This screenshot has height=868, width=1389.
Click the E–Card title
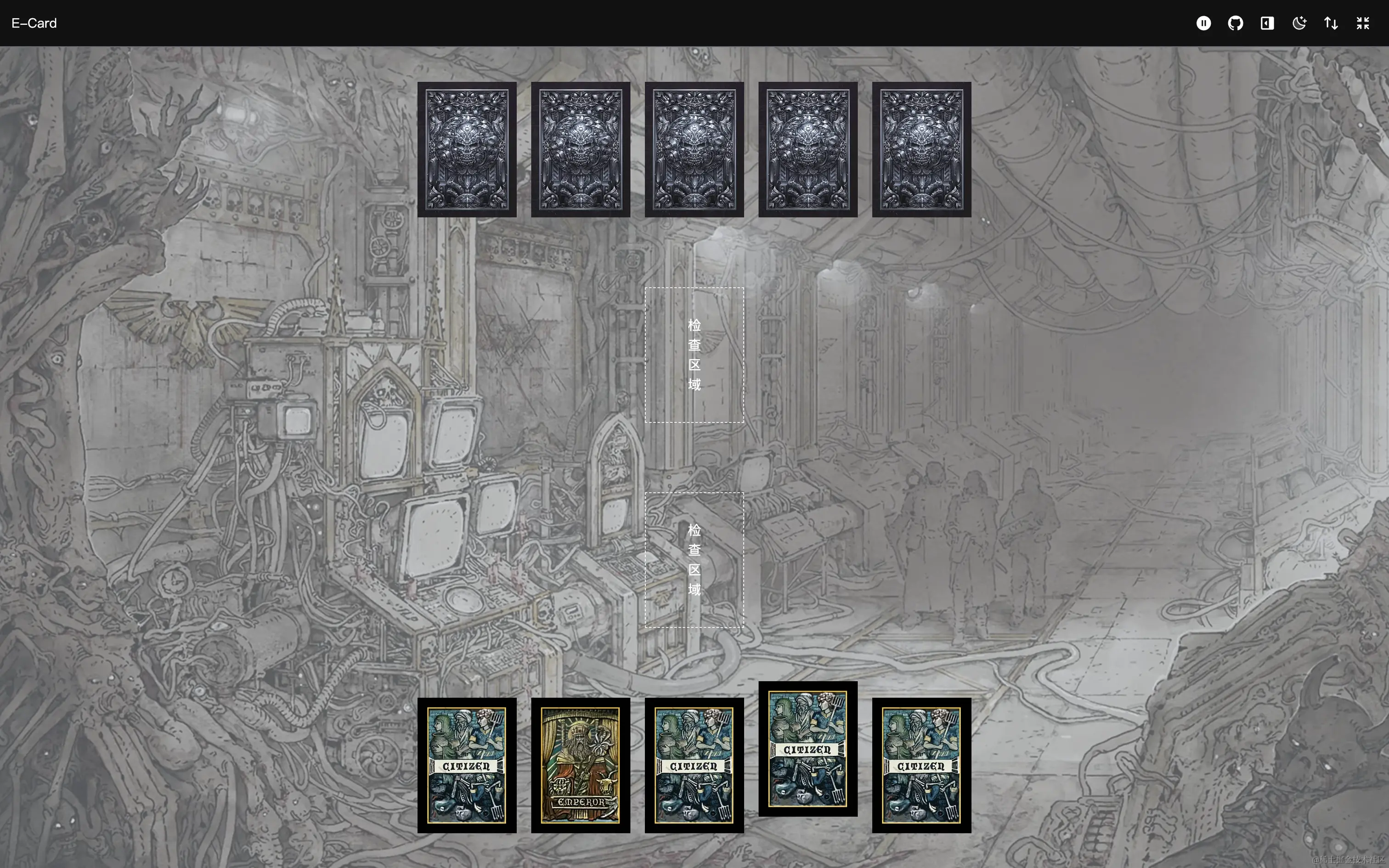pyautogui.click(x=34, y=23)
